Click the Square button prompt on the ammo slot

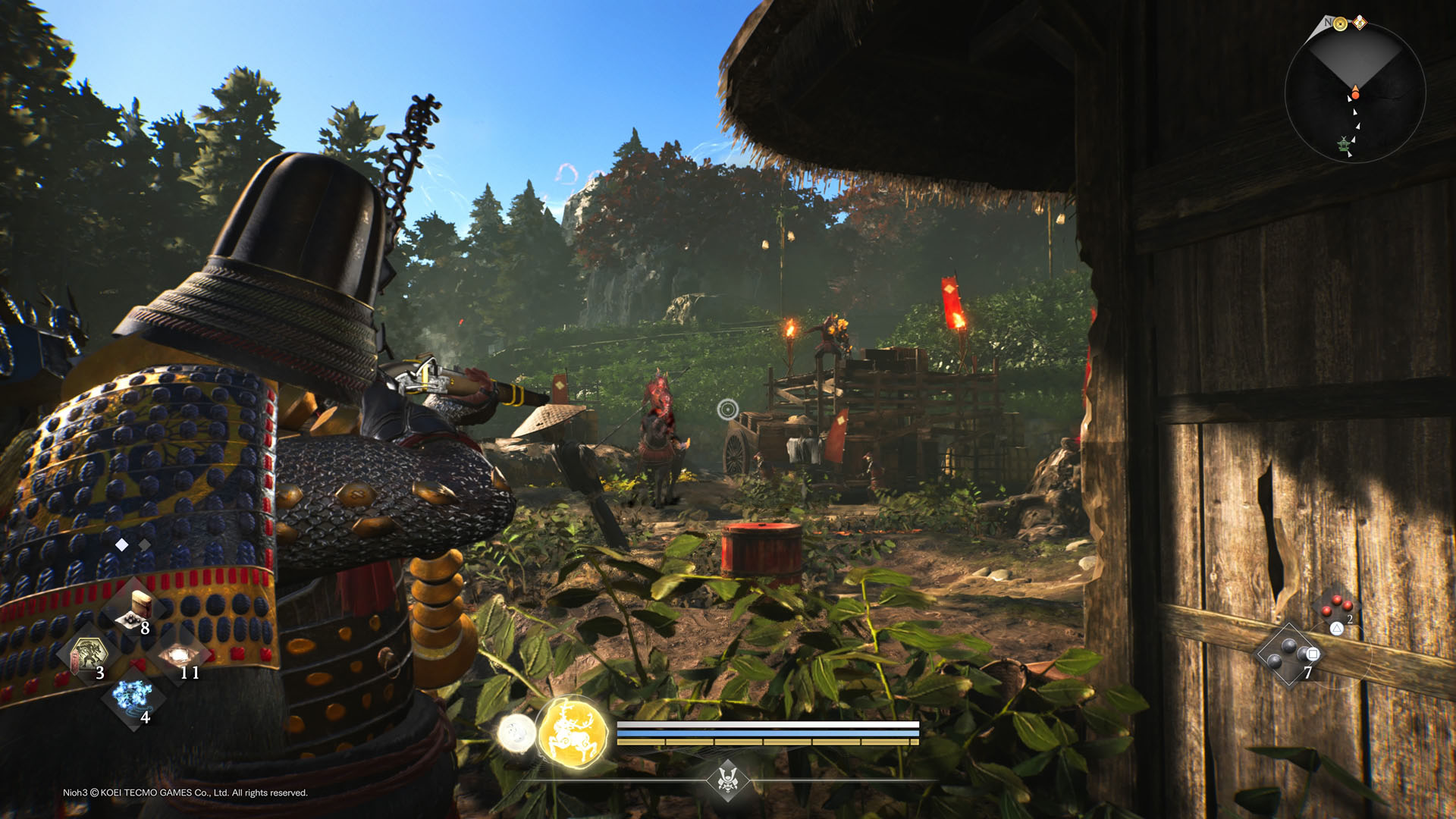[1313, 655]
